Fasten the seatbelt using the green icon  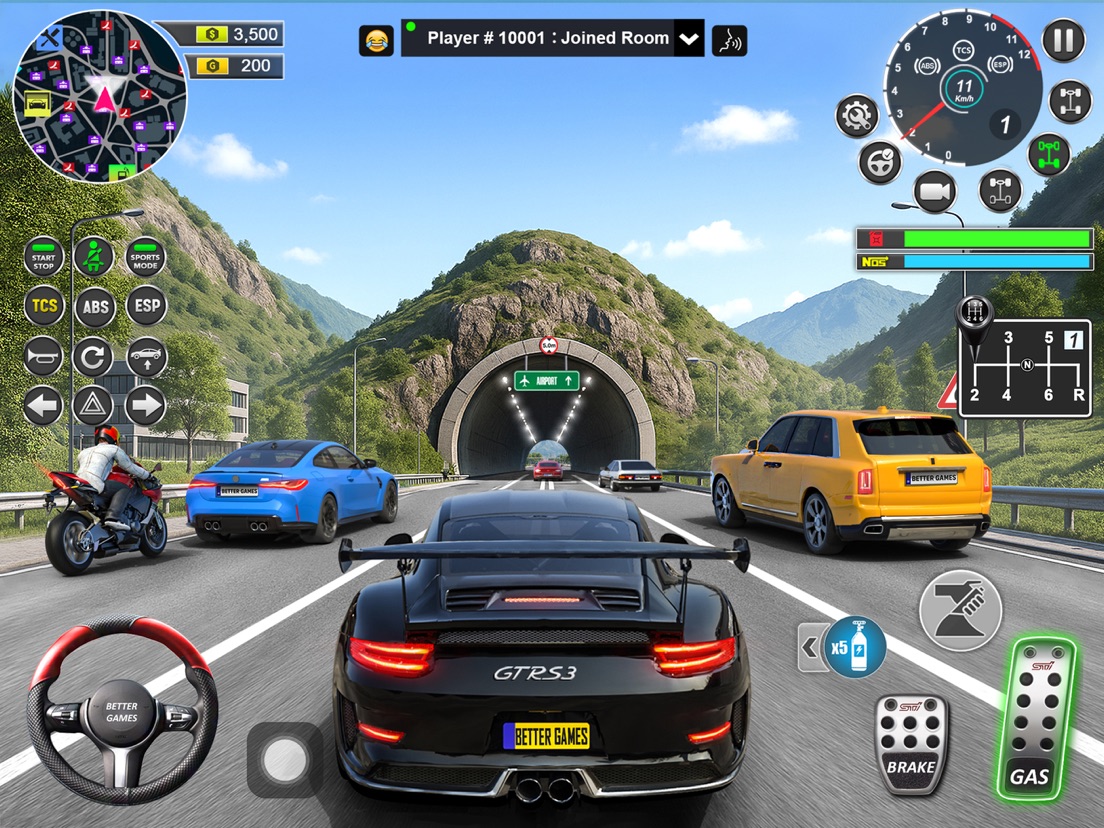[x=94, y=257]
